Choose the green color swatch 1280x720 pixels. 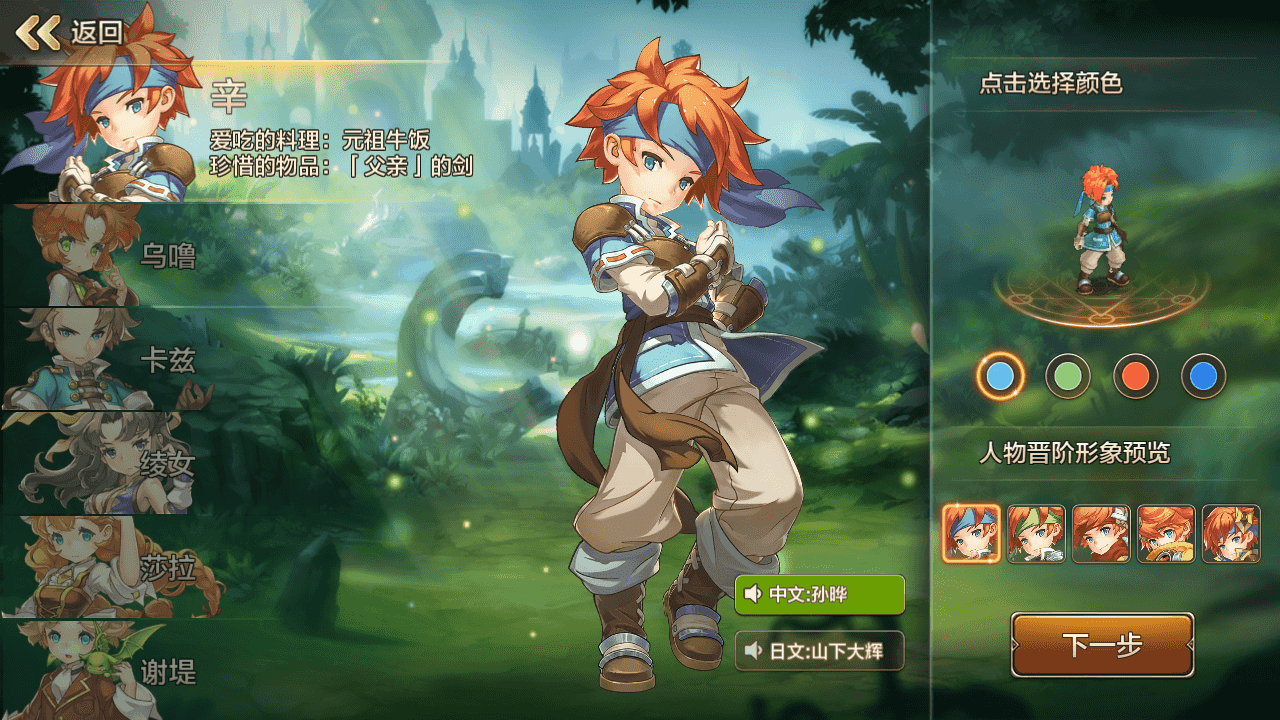[1068, 377]
